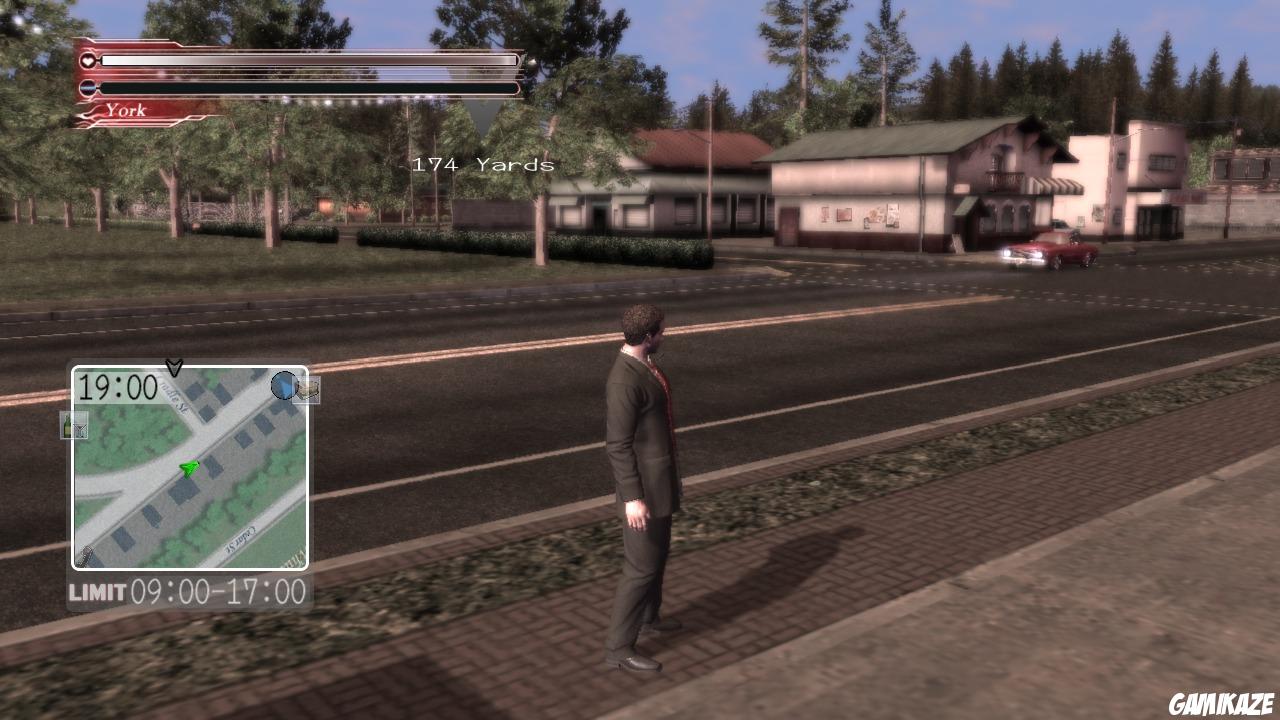Viewport: 1280px width, 720px height.
Task: Click the white objective triangle marker in the sky
Action: tap(487, 110)
